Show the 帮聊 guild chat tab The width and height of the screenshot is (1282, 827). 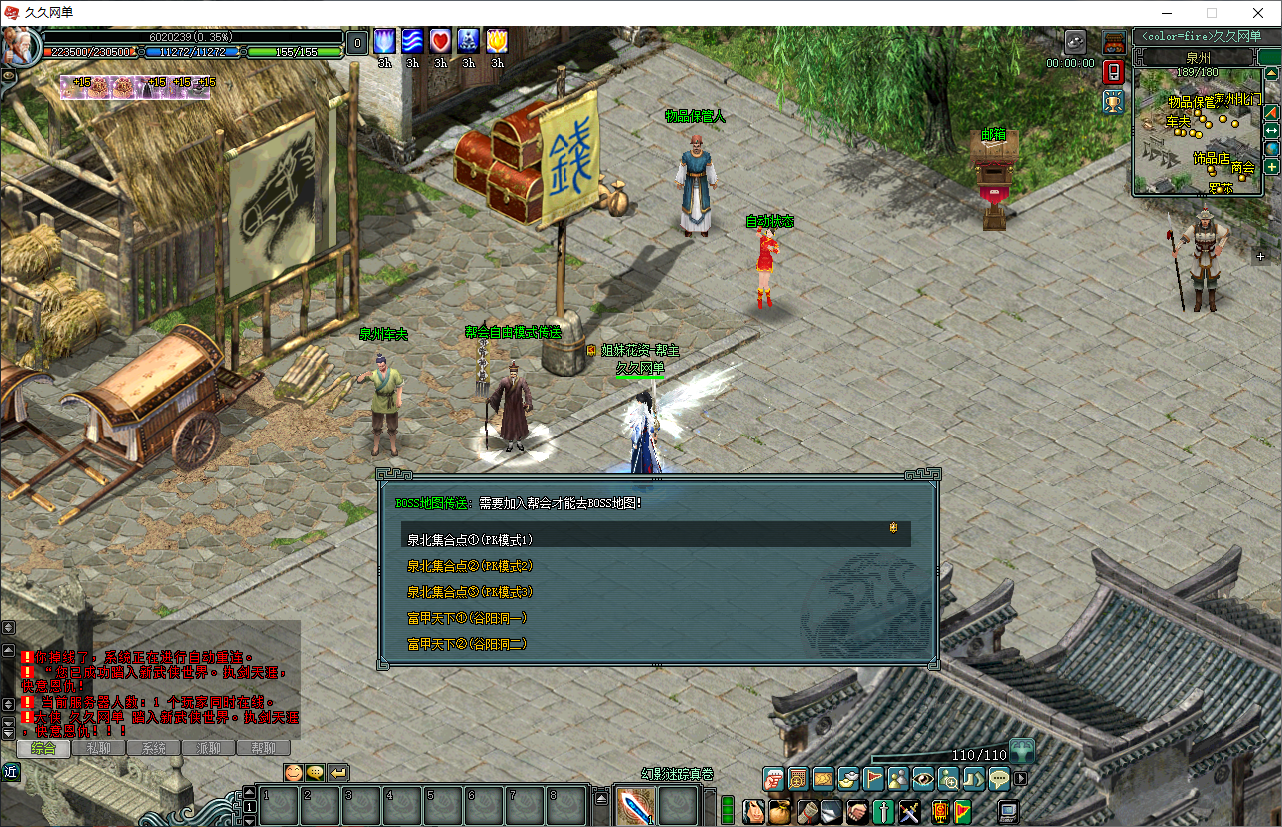(x=263, y=748)
